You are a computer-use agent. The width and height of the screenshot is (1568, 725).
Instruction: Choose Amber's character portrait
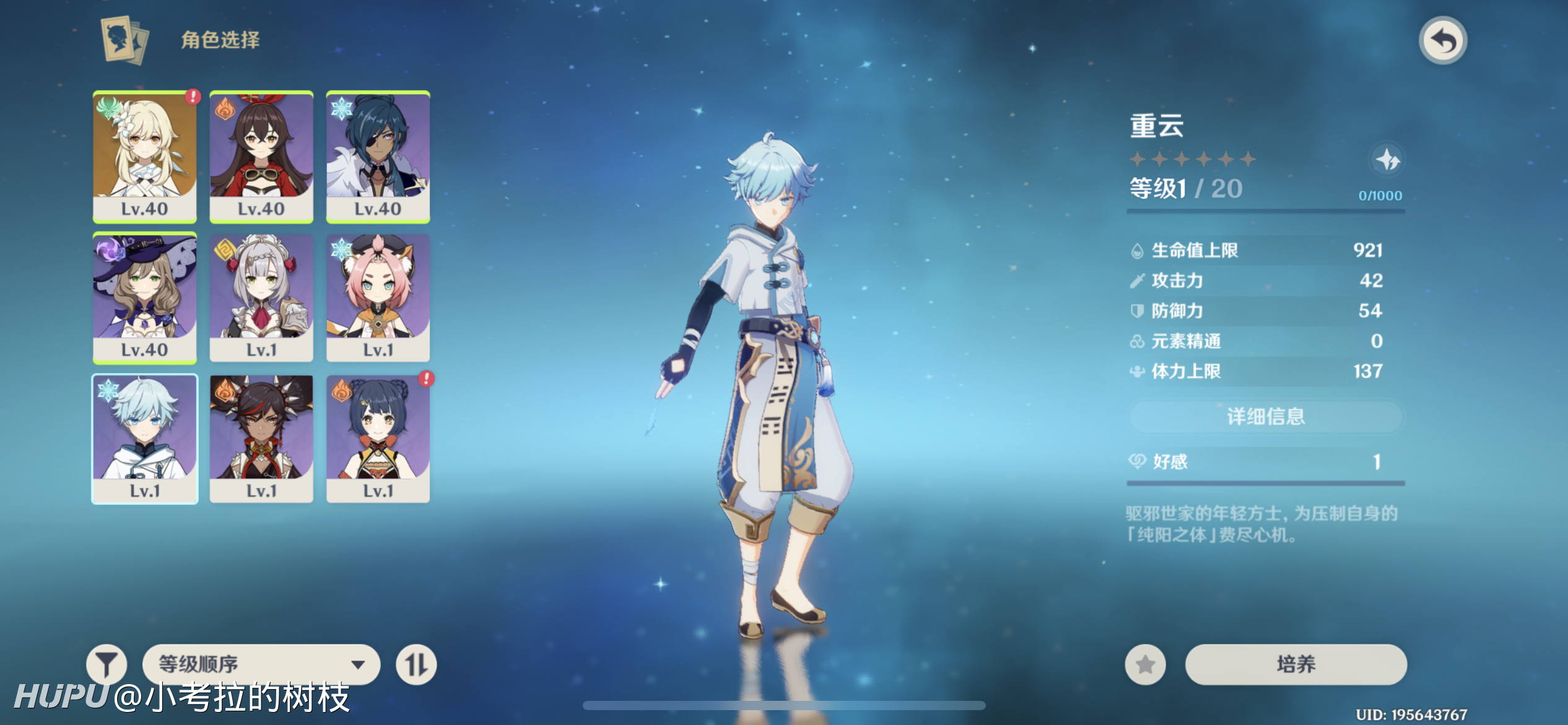(261, 156)
